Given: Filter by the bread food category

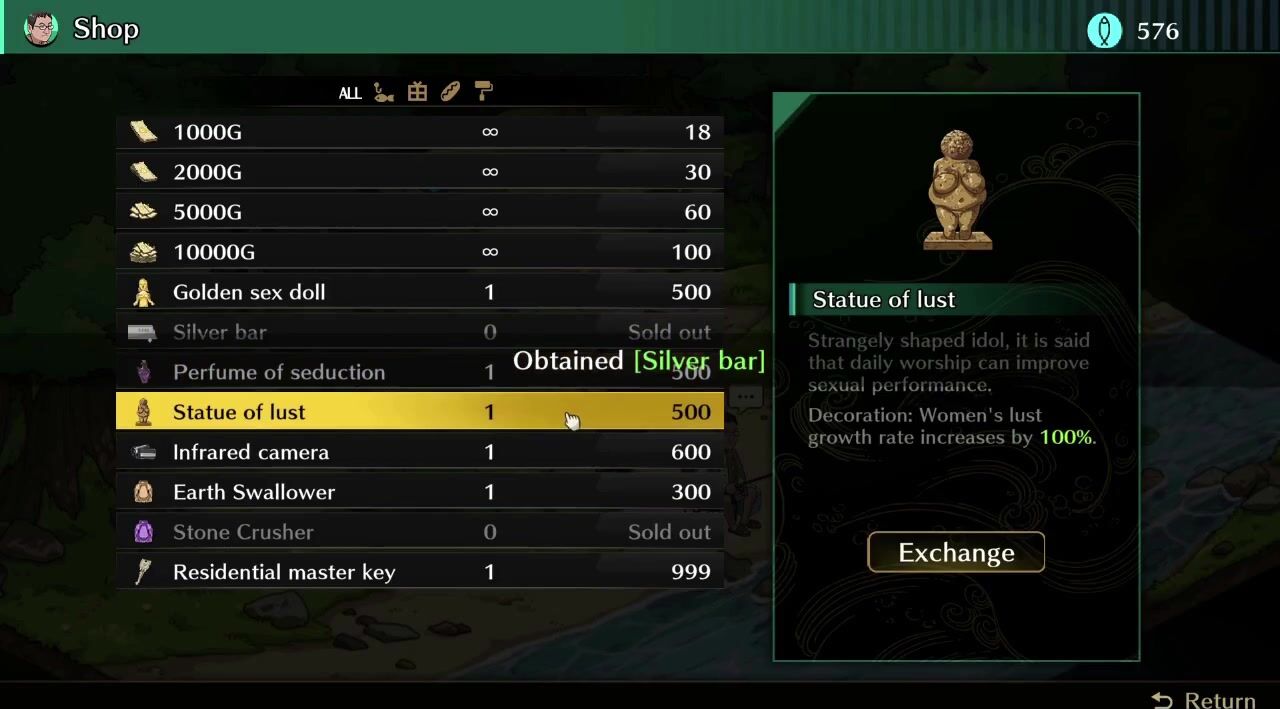Looking at the screenshot, I should tap(450, 92).
